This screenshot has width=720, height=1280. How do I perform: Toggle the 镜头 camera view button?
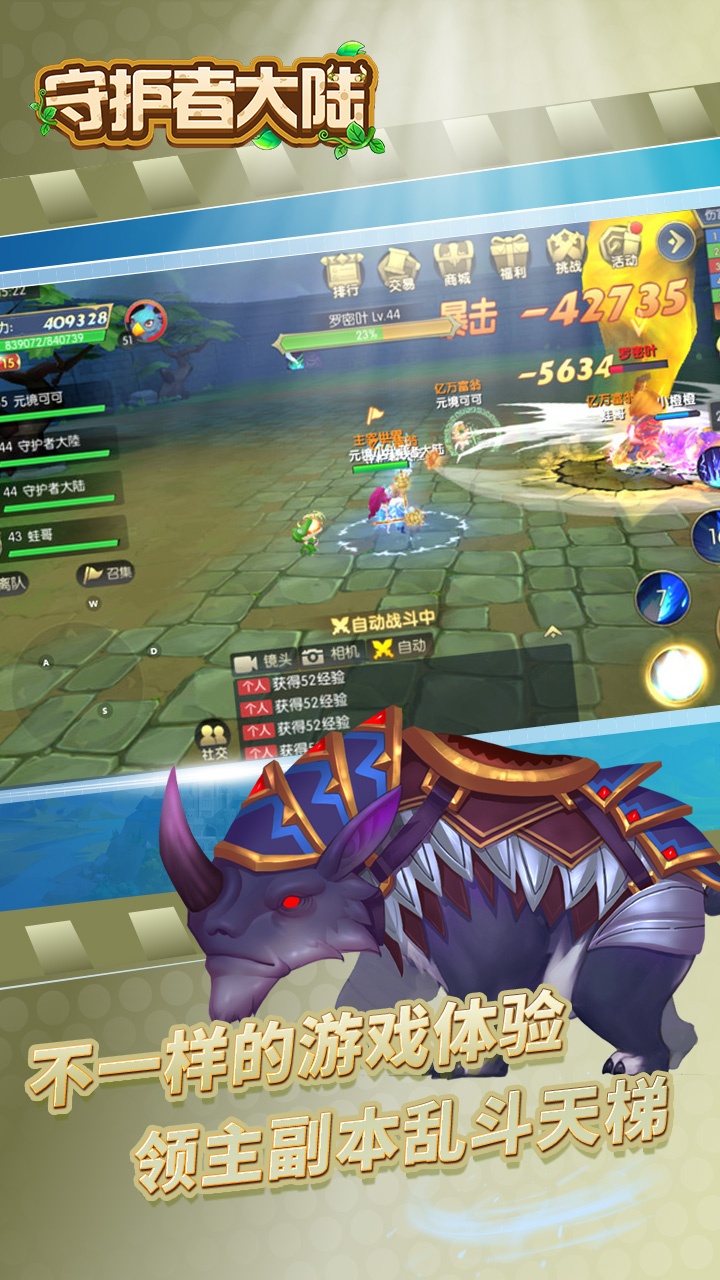pyautogui.click(x=262, y=661)
